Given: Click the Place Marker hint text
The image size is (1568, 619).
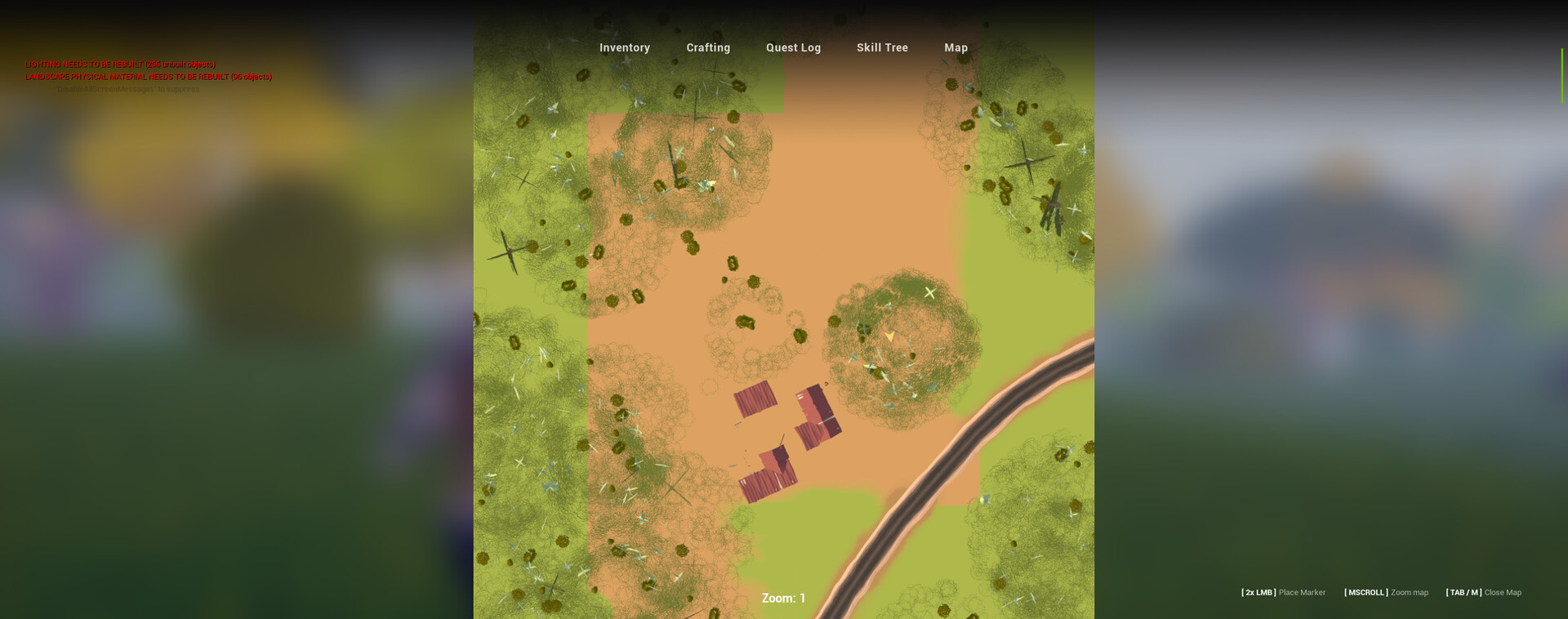Looking at the screenshot, I should point(1302,592).
